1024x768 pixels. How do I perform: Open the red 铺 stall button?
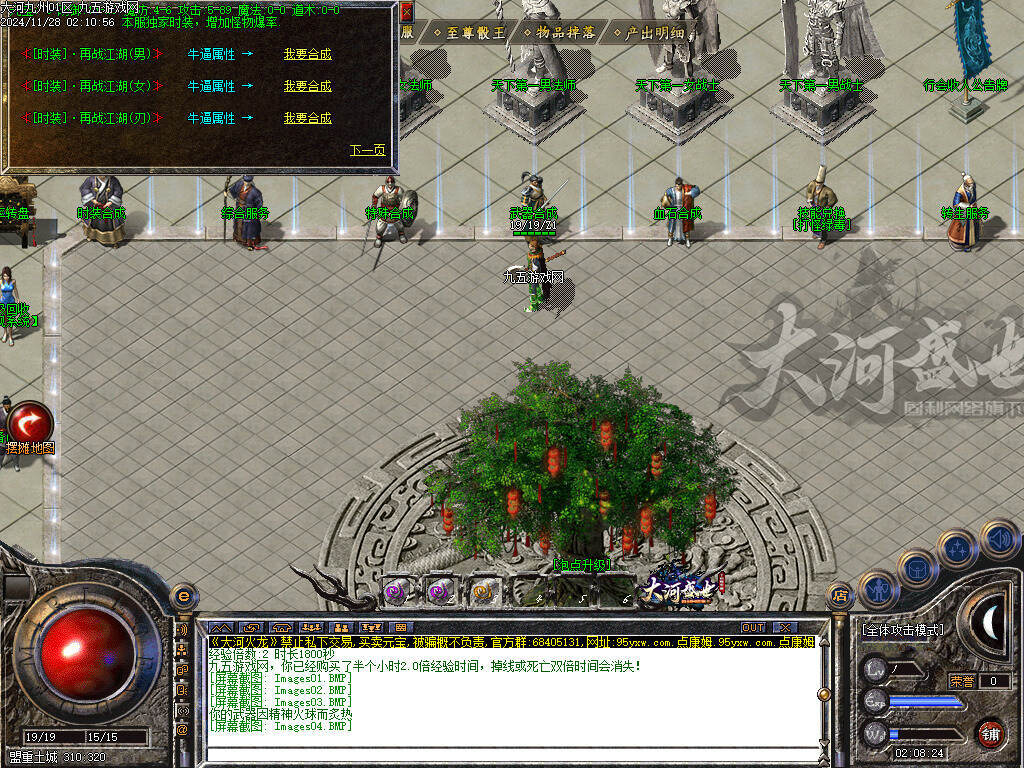point(990,733)
